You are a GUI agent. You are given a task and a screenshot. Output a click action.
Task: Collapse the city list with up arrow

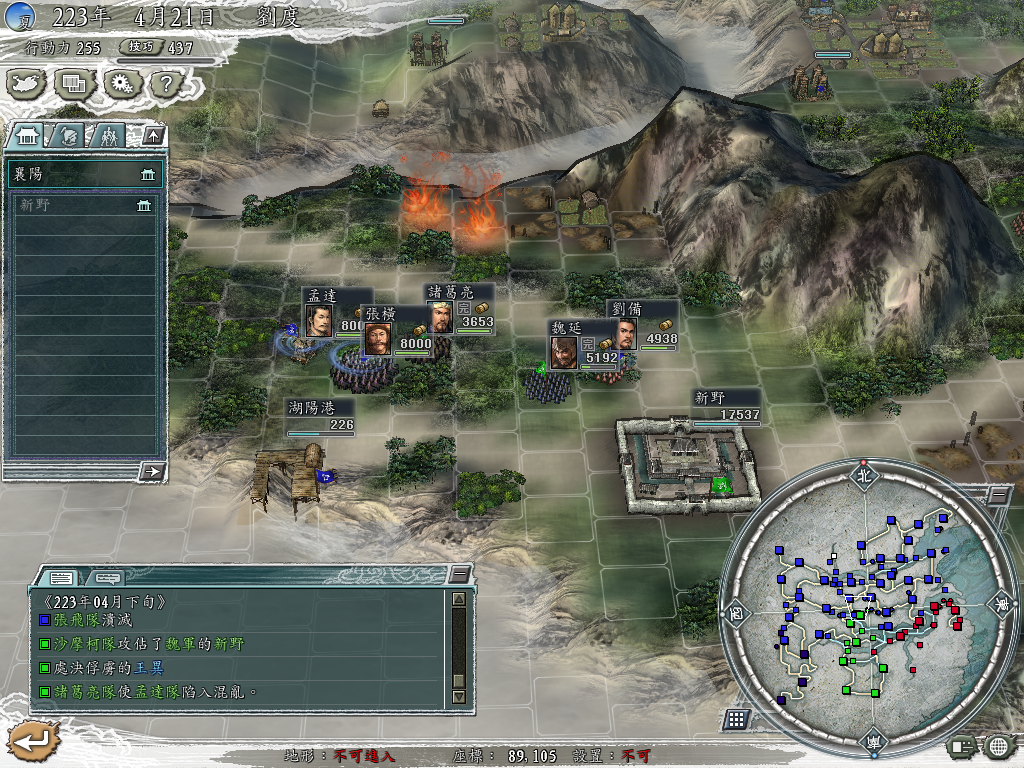pyautogui.click(x=153, y=135)
